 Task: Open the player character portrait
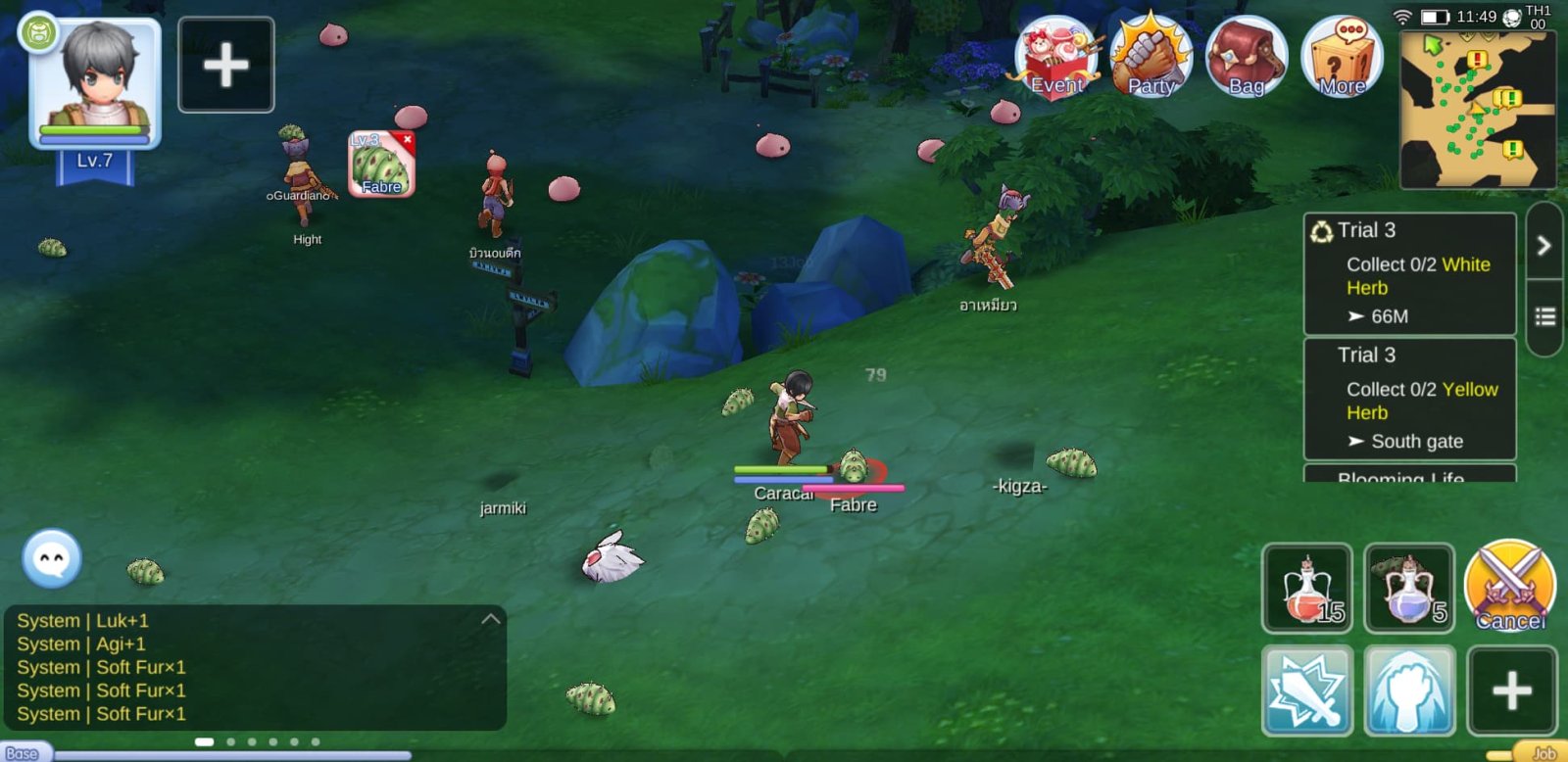coord(96,83)
